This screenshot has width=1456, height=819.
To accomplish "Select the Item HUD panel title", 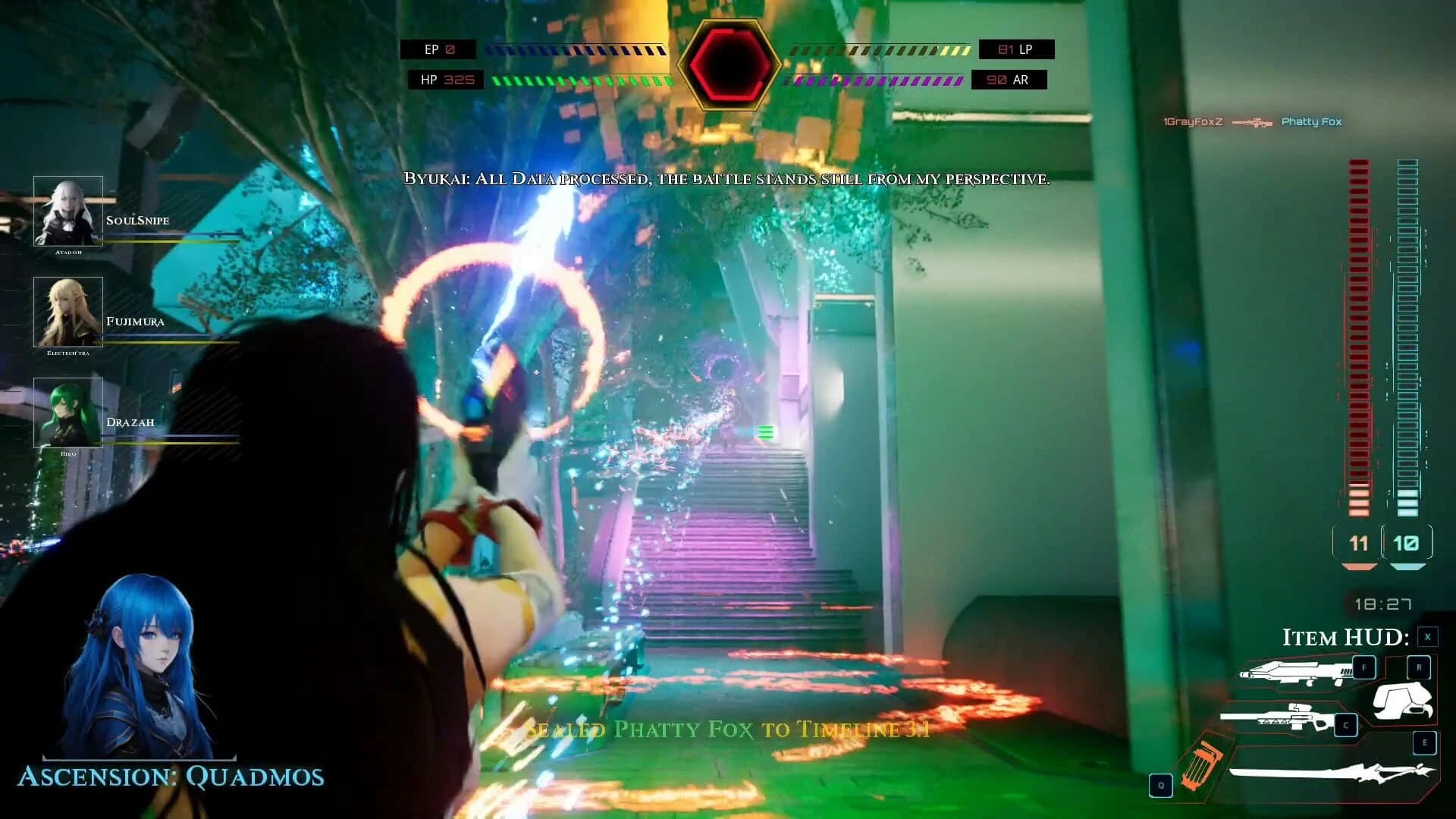I will tap(1346, 638).
